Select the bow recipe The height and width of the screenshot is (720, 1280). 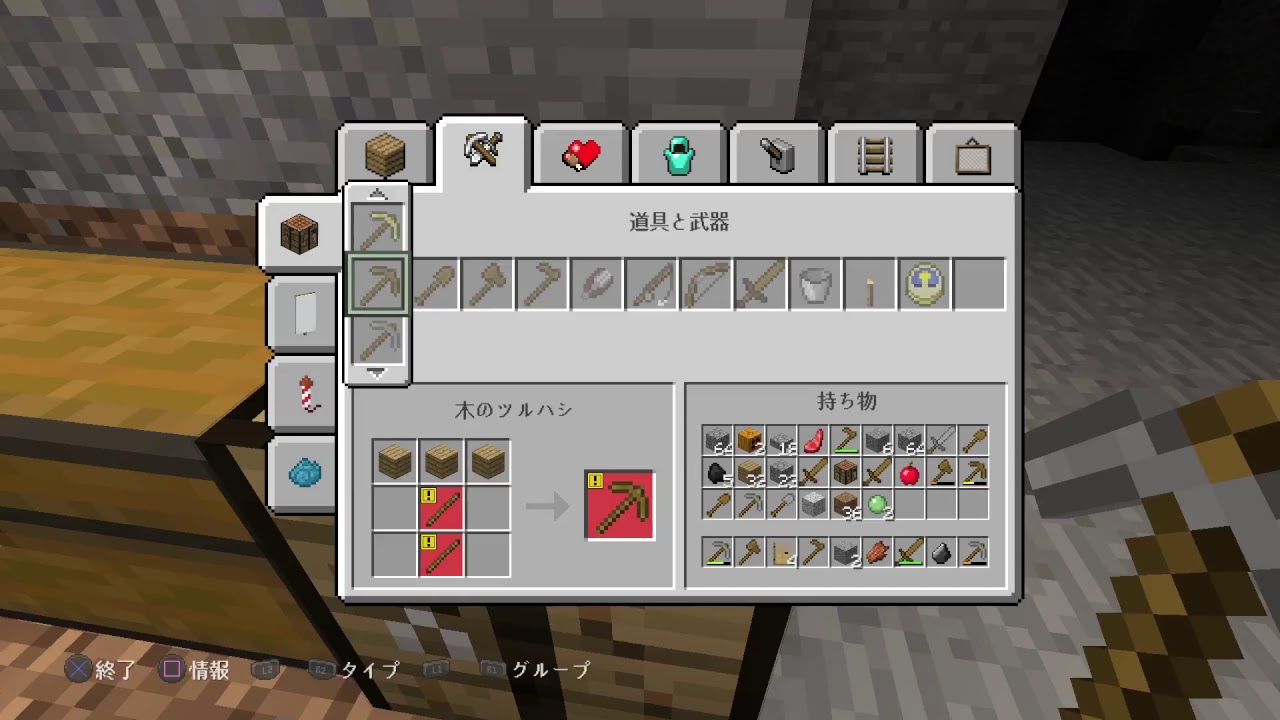[x=705, y=283]
